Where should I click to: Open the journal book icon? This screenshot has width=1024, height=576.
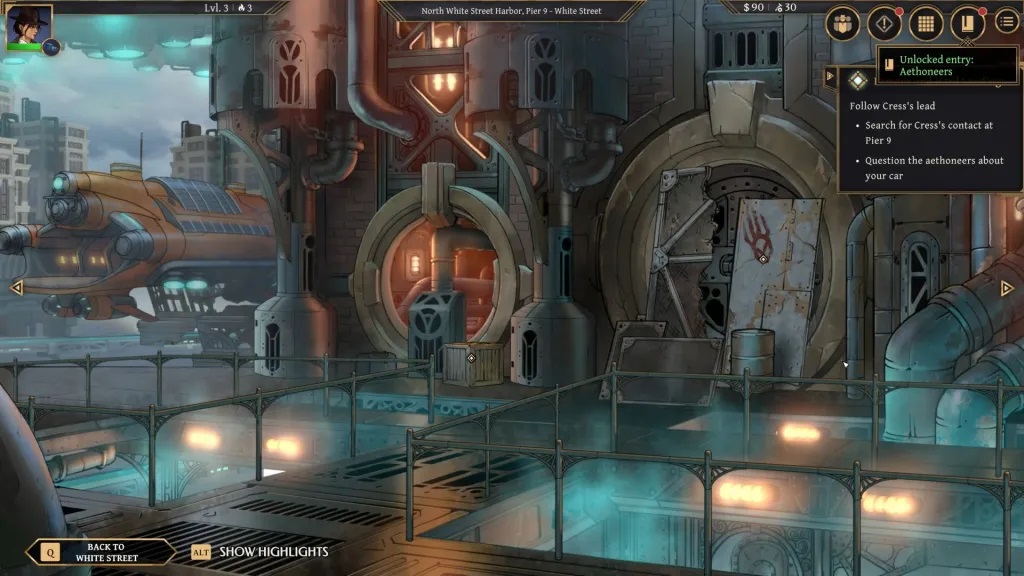(967, 23)
